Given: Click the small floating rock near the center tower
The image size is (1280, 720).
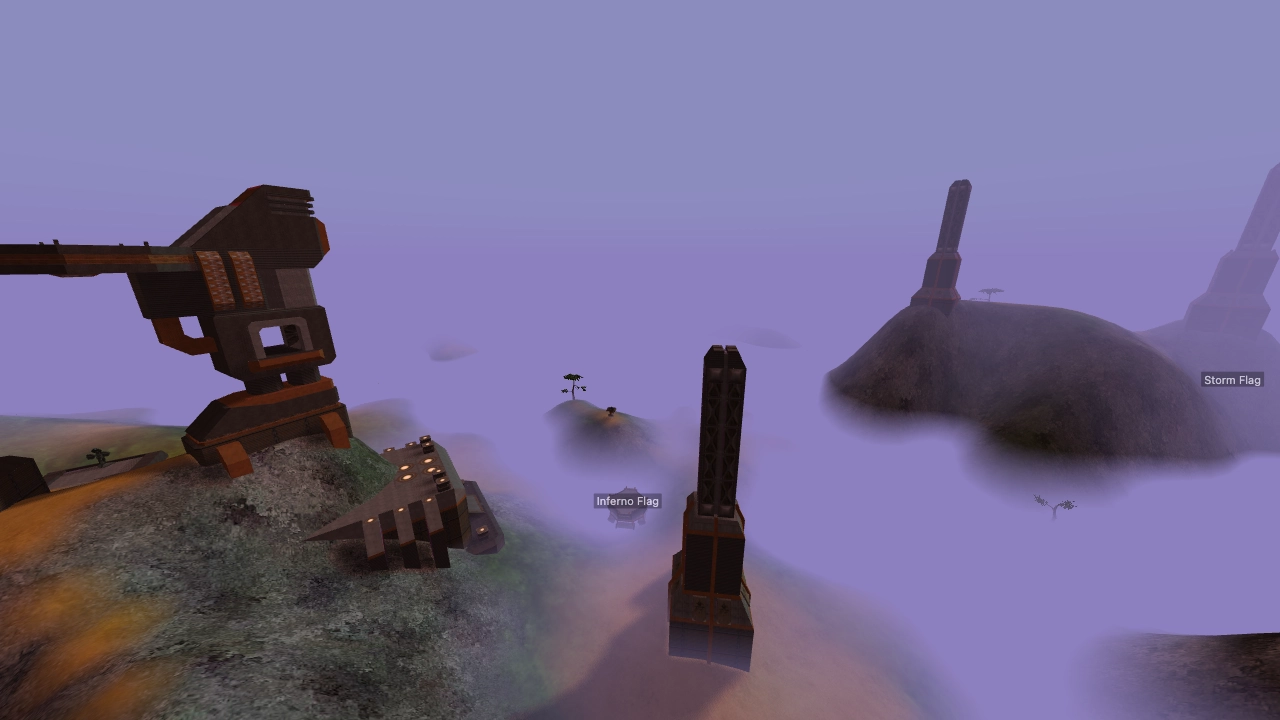Looking at the screenshot, I should point(772,335).
